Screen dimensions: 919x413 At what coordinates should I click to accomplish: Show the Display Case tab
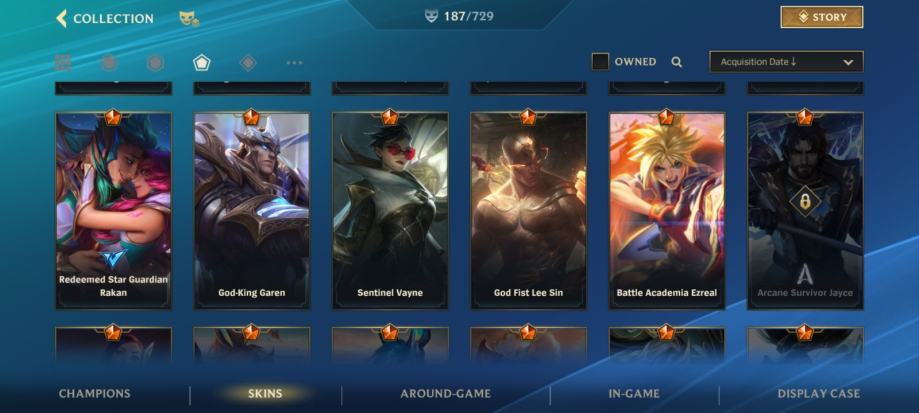[818, 394]
